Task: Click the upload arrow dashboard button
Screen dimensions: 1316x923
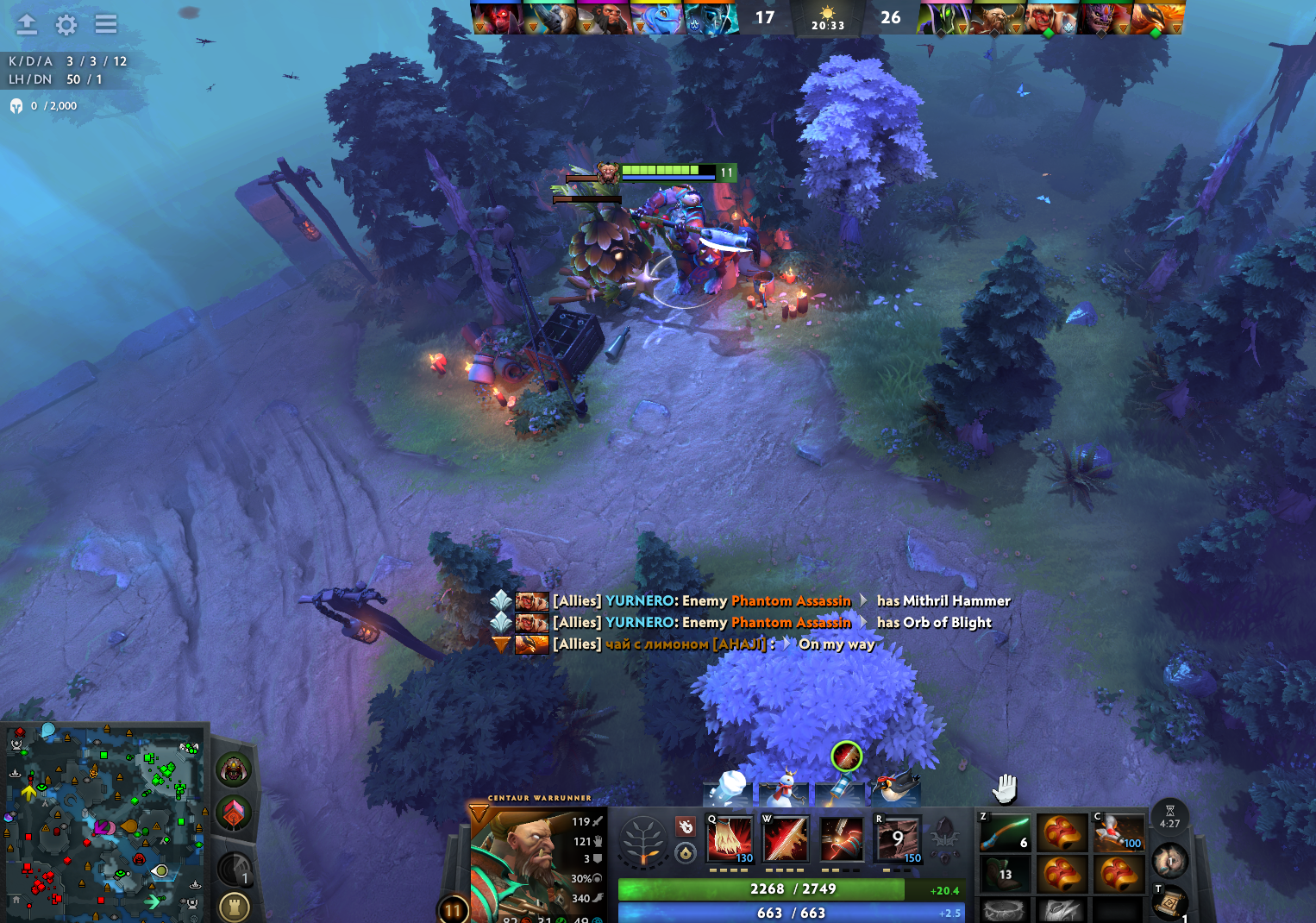Action: [x=27, y=24]
